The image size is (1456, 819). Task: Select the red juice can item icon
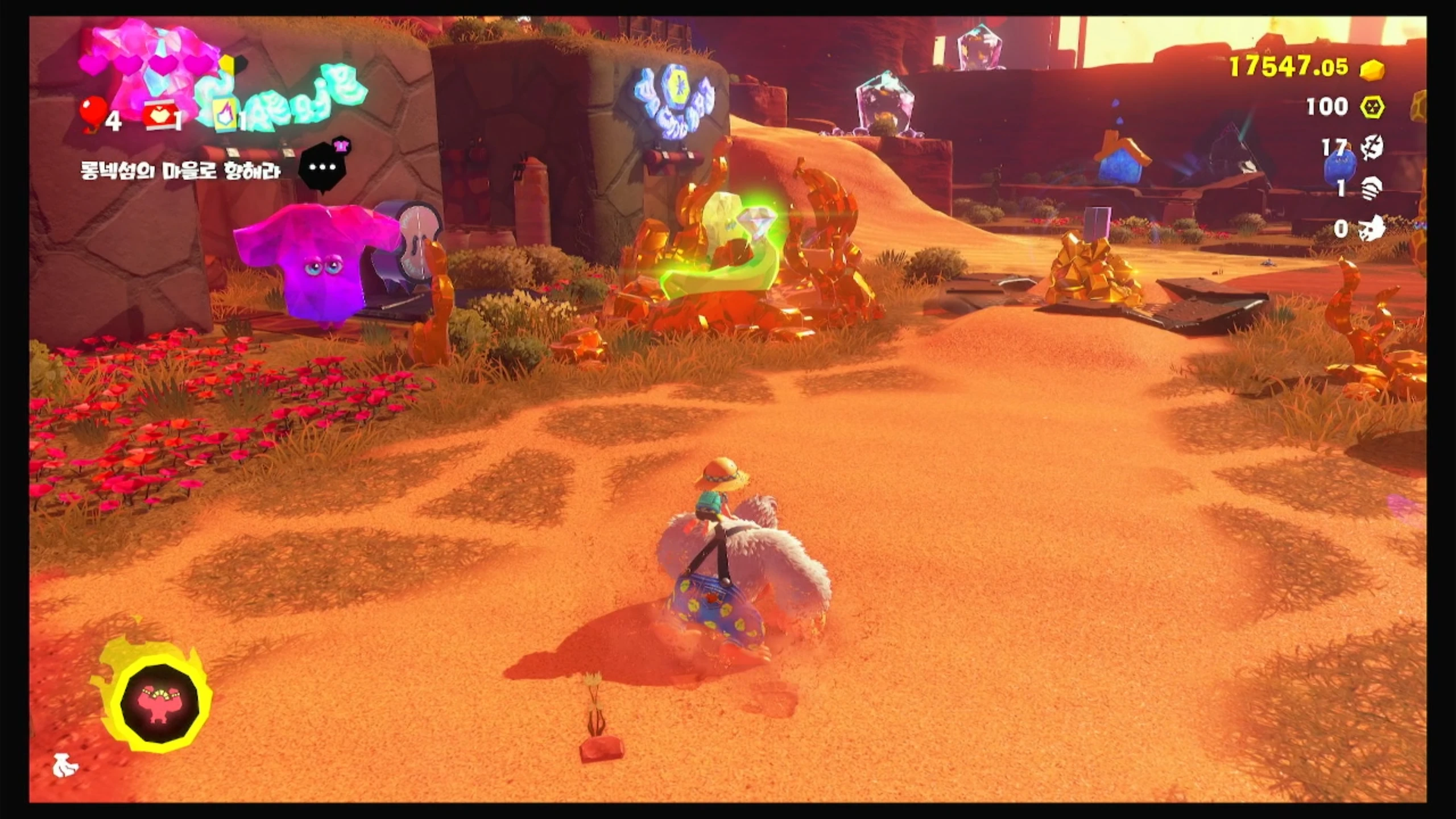(x=156, y=117)
